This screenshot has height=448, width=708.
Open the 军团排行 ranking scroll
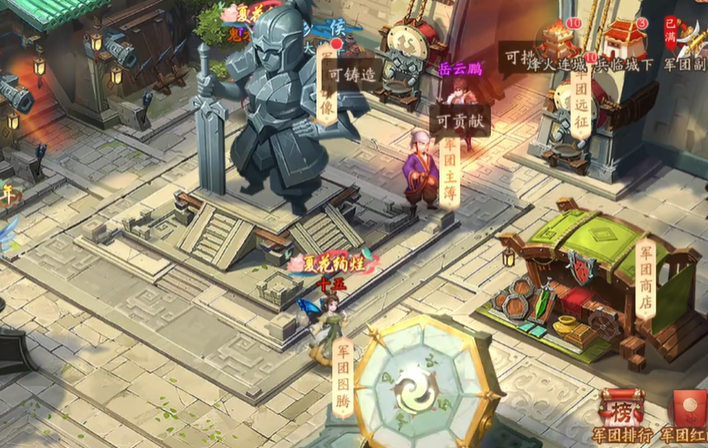click(x=621, y=411)
